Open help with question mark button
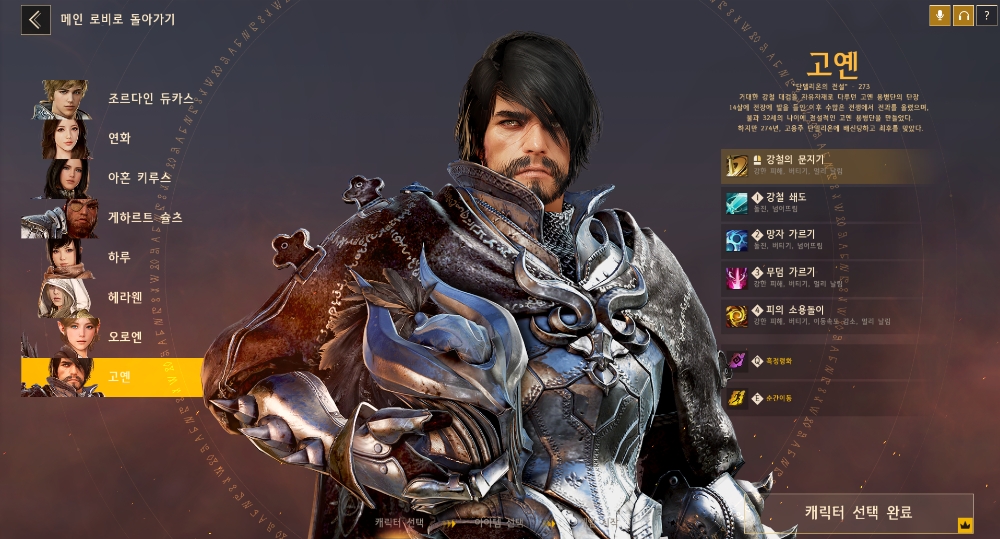Image resolution: width=1000 pixels, height=539 pixels. coord(986,15)
